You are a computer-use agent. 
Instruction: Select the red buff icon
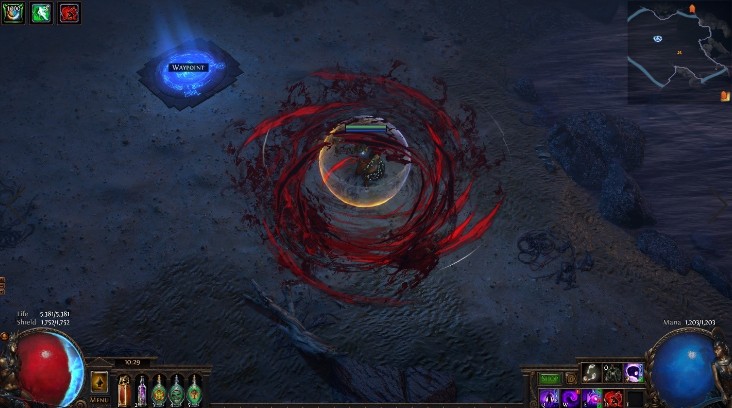69,13
